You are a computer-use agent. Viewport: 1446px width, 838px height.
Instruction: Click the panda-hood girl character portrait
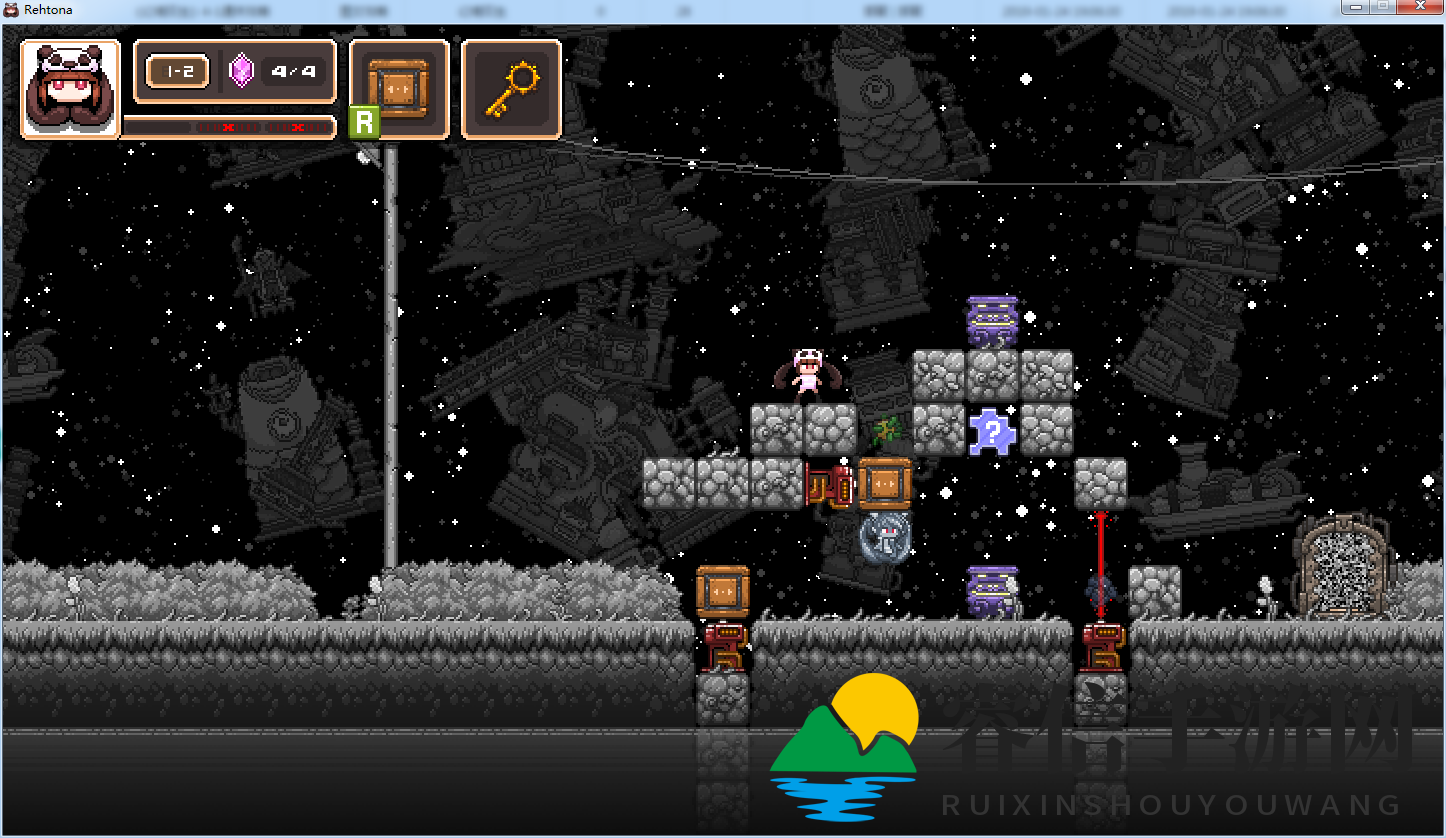pos(70,89)
